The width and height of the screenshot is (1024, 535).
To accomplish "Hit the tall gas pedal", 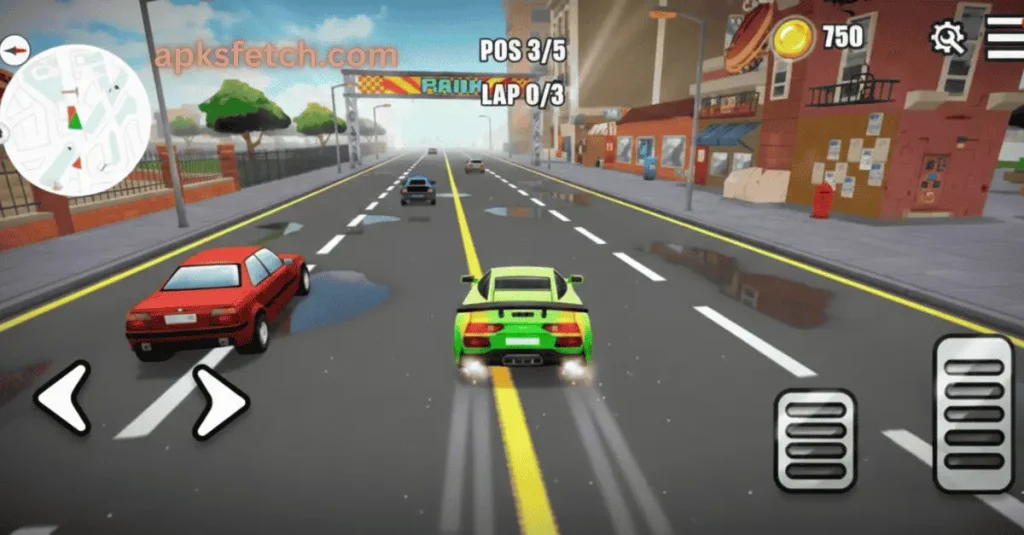I will pyautogui.click(x=973, y=413).
